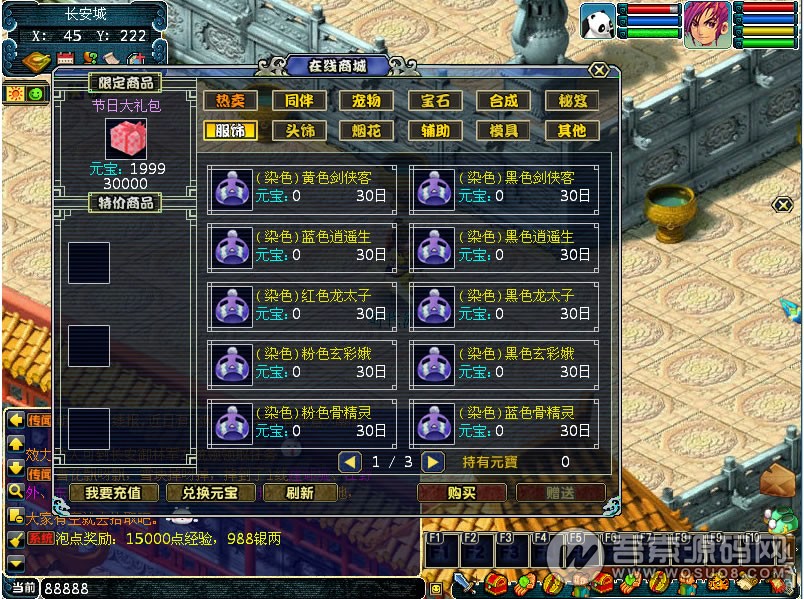Select the 宠物 category tab
804x599 pixels.
pyautogui.click(x=367, y=101)
